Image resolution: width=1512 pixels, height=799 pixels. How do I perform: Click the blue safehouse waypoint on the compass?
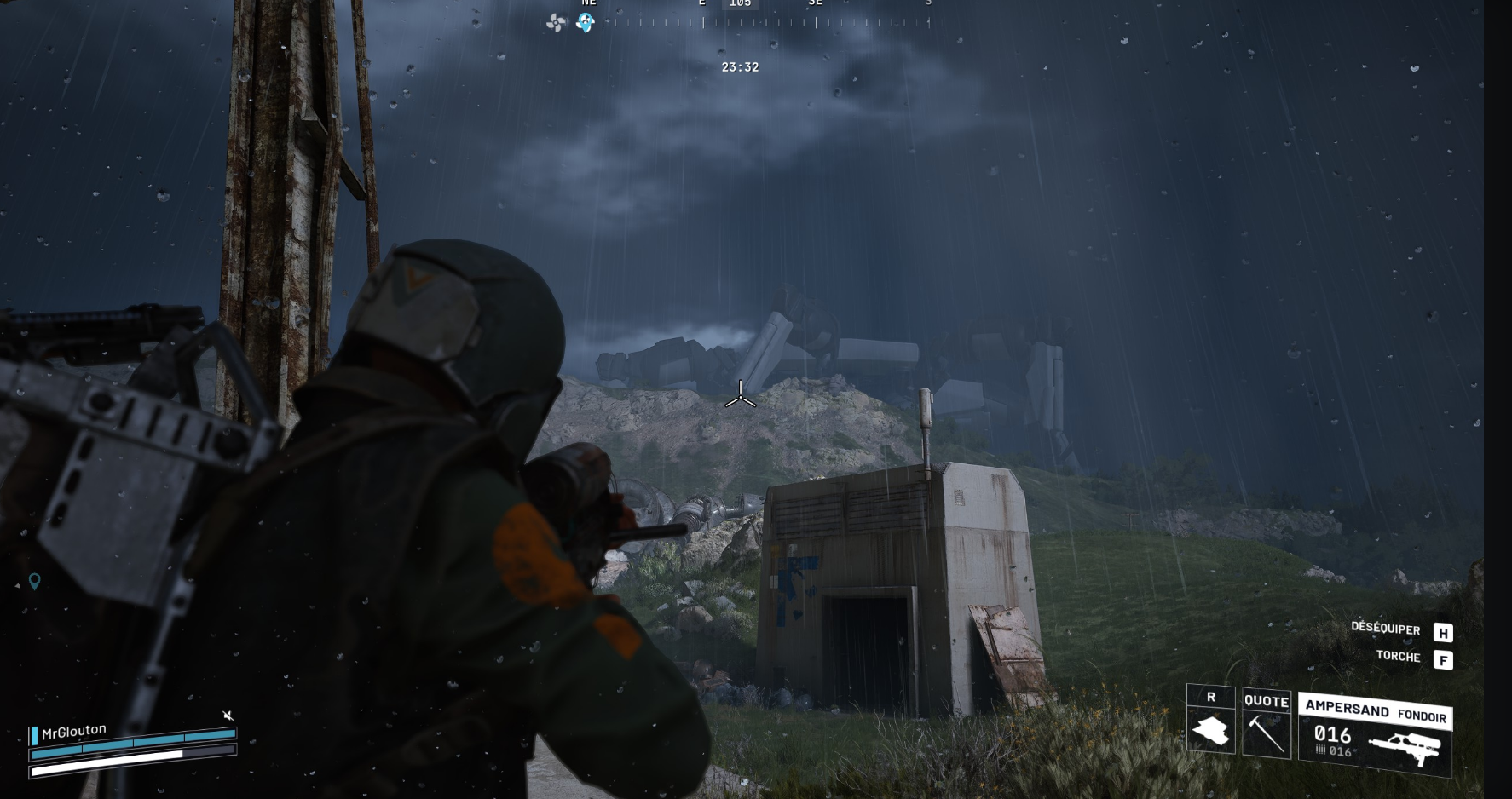point(585,24)
